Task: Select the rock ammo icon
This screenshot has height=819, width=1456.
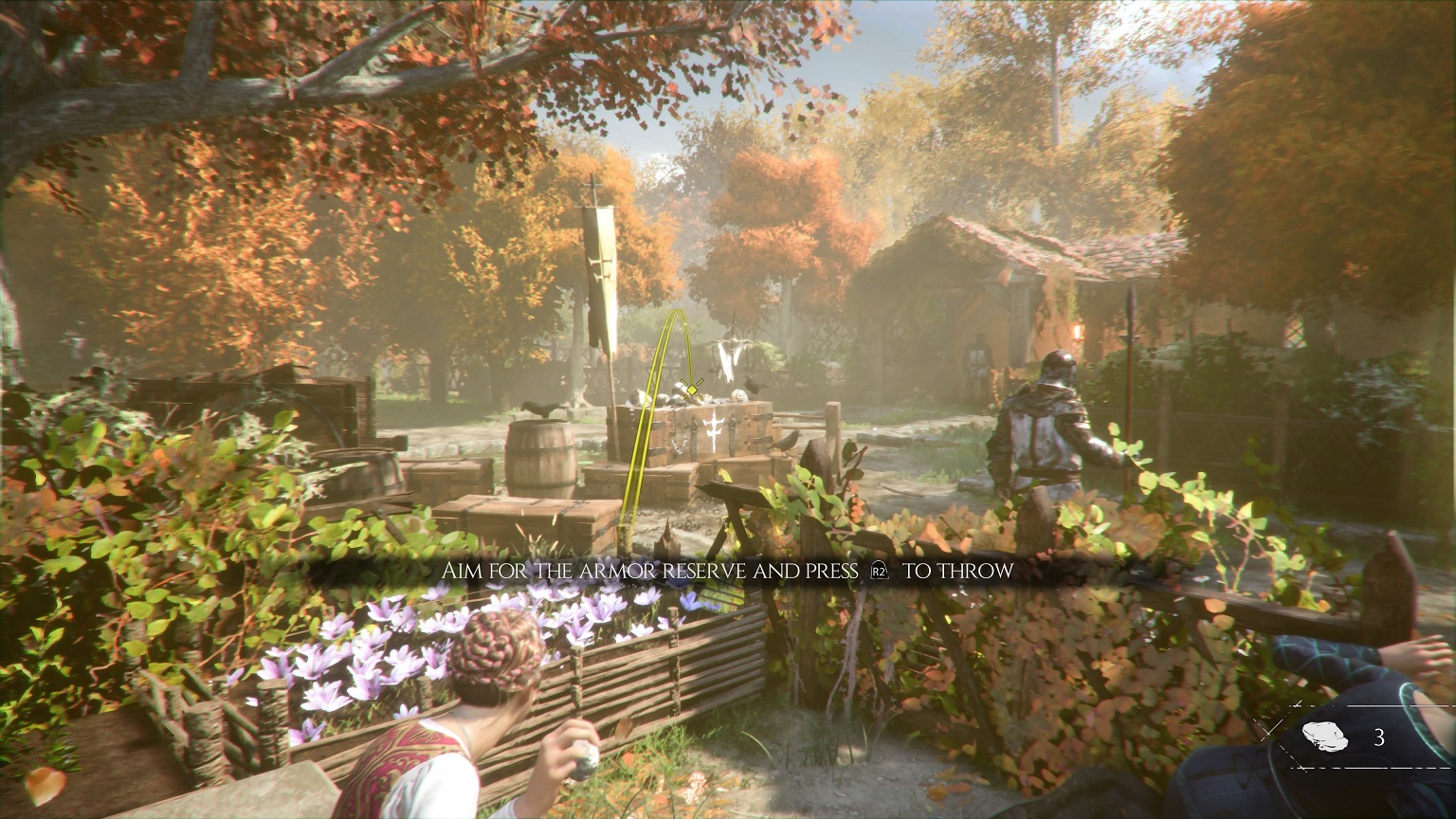Action: tap(1326, 736)
